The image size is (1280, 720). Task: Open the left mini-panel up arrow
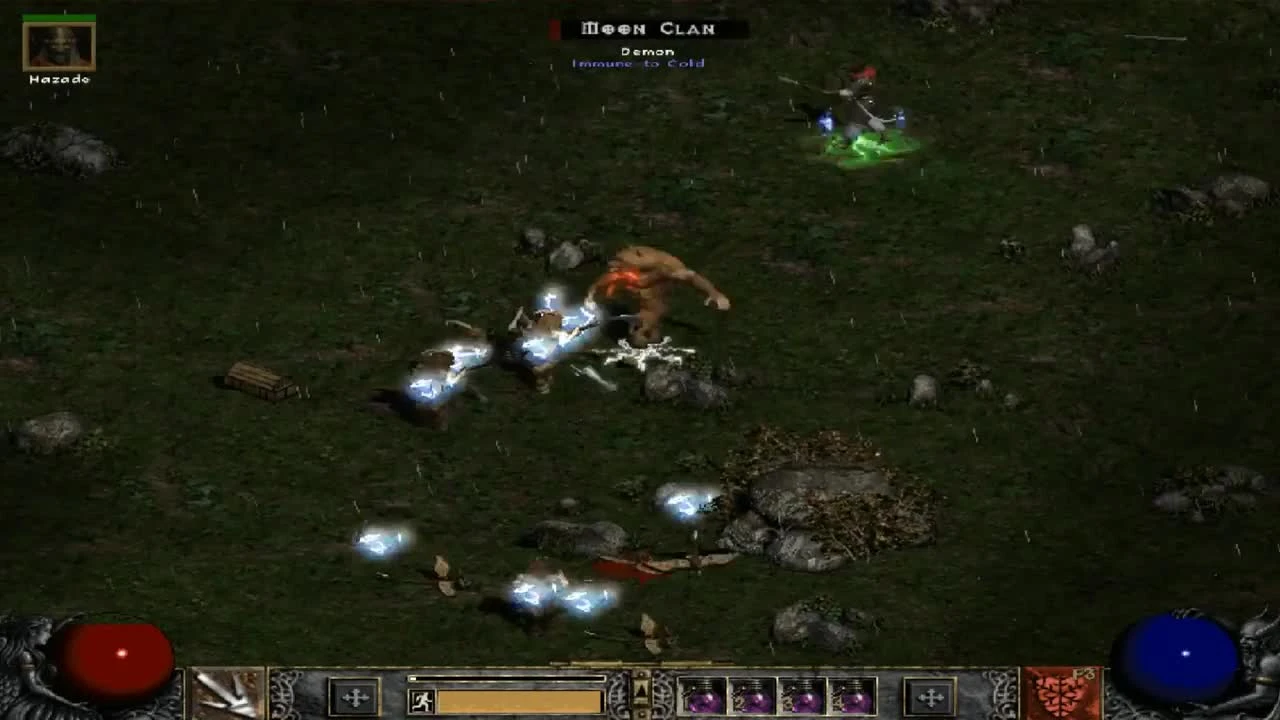point(641,690)
